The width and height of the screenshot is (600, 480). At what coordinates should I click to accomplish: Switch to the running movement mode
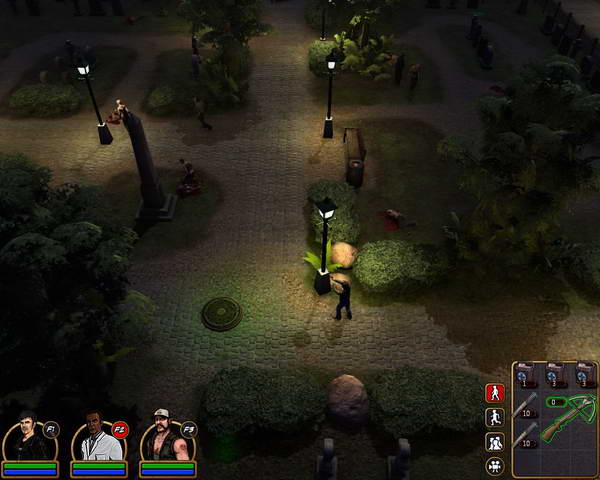click(494, 417)
